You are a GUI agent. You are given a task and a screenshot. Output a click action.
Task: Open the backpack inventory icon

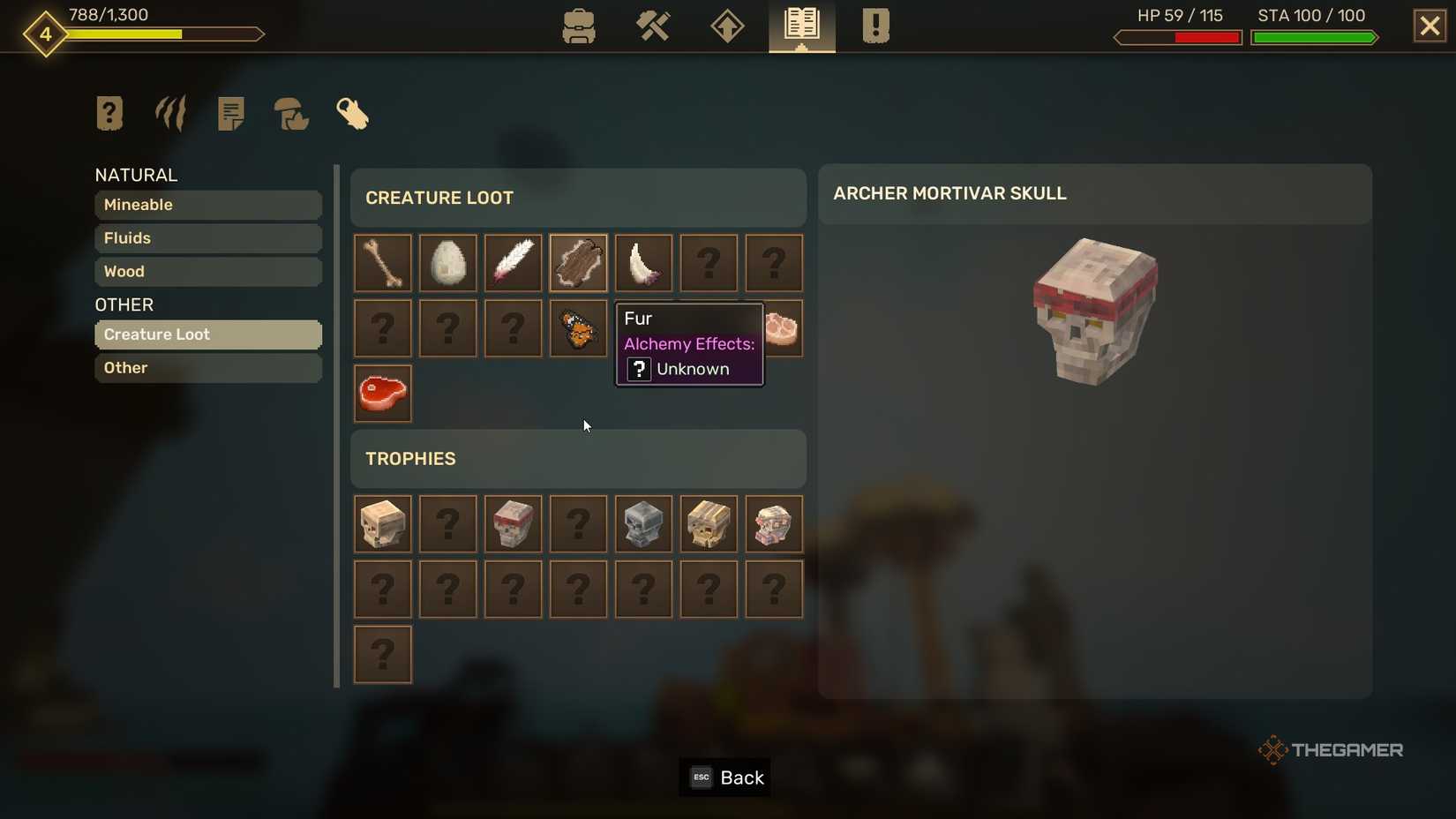(x=579, y=26)
